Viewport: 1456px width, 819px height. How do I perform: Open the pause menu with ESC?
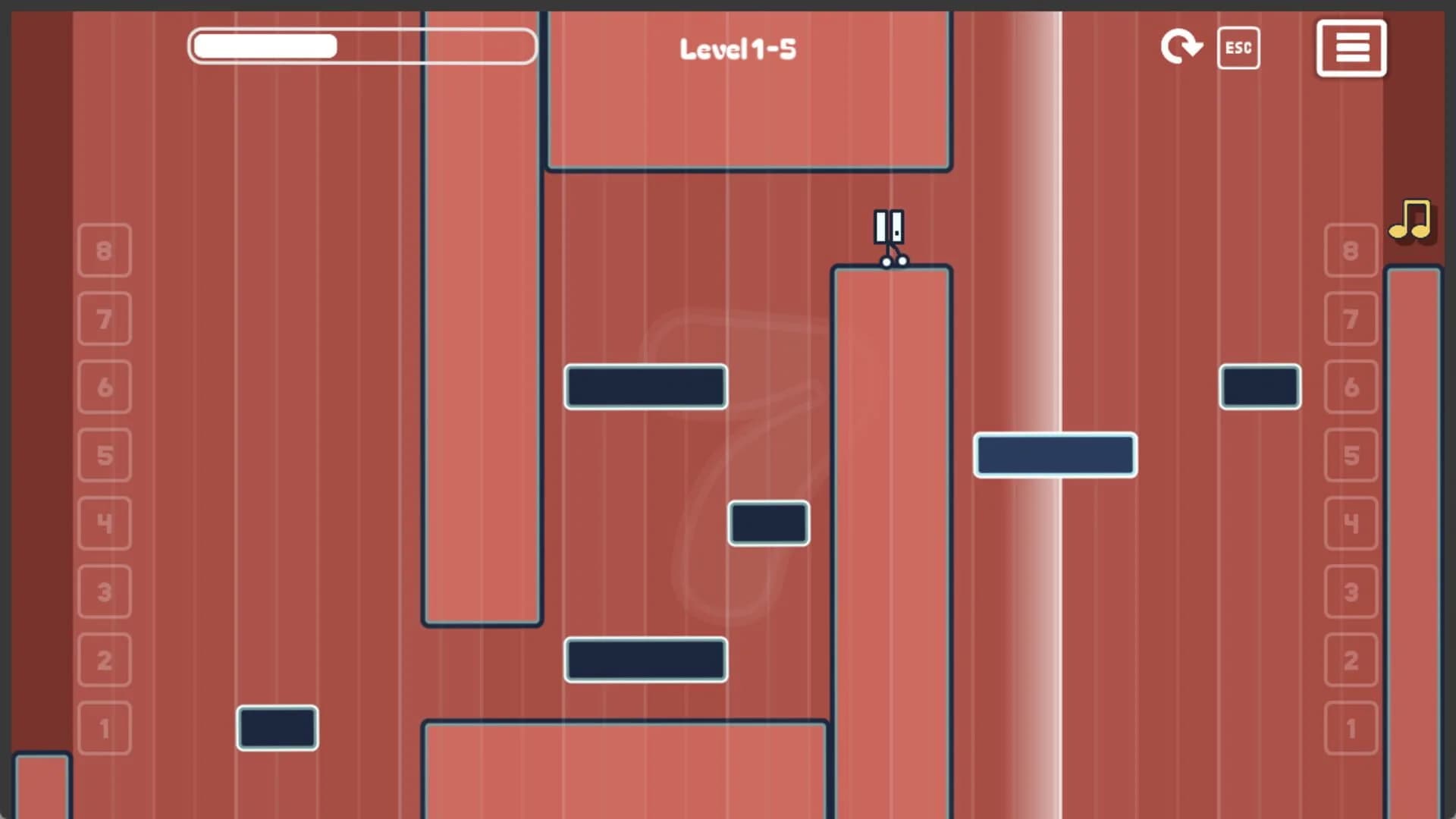pyautogui.click(x=1238, y=48)
